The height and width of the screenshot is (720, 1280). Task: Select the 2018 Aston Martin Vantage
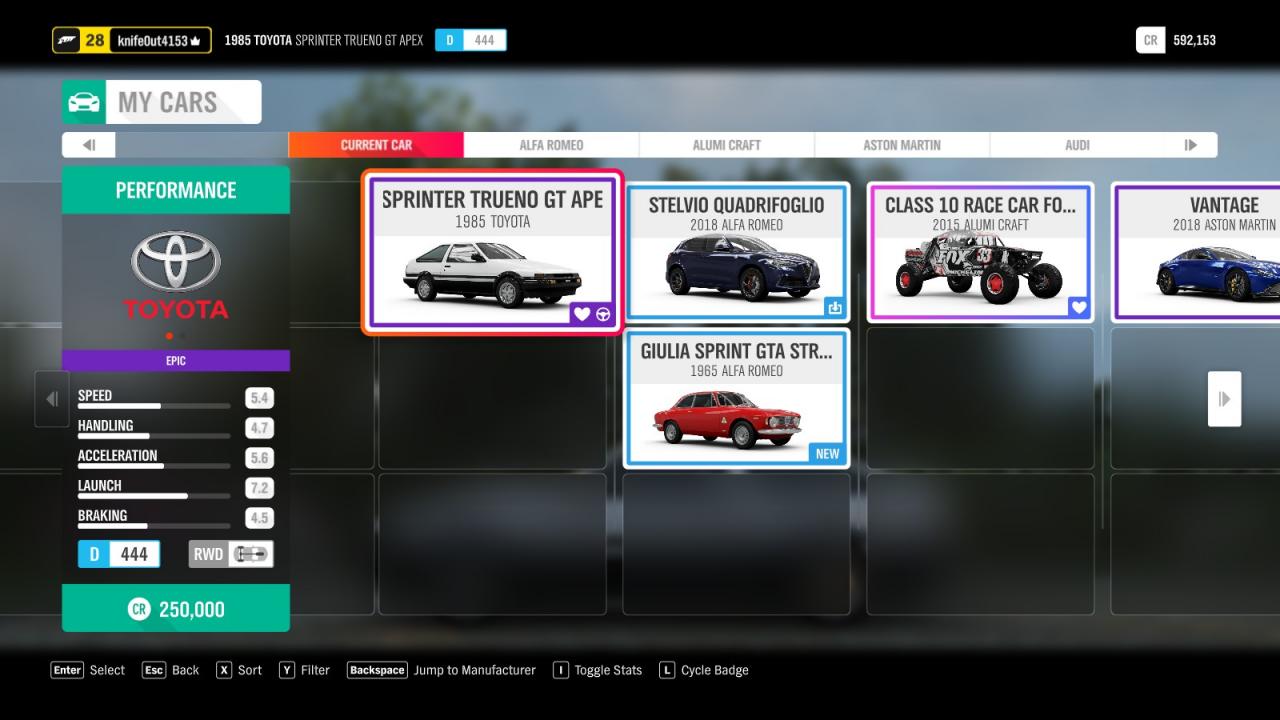click(x=1200, y=252)
